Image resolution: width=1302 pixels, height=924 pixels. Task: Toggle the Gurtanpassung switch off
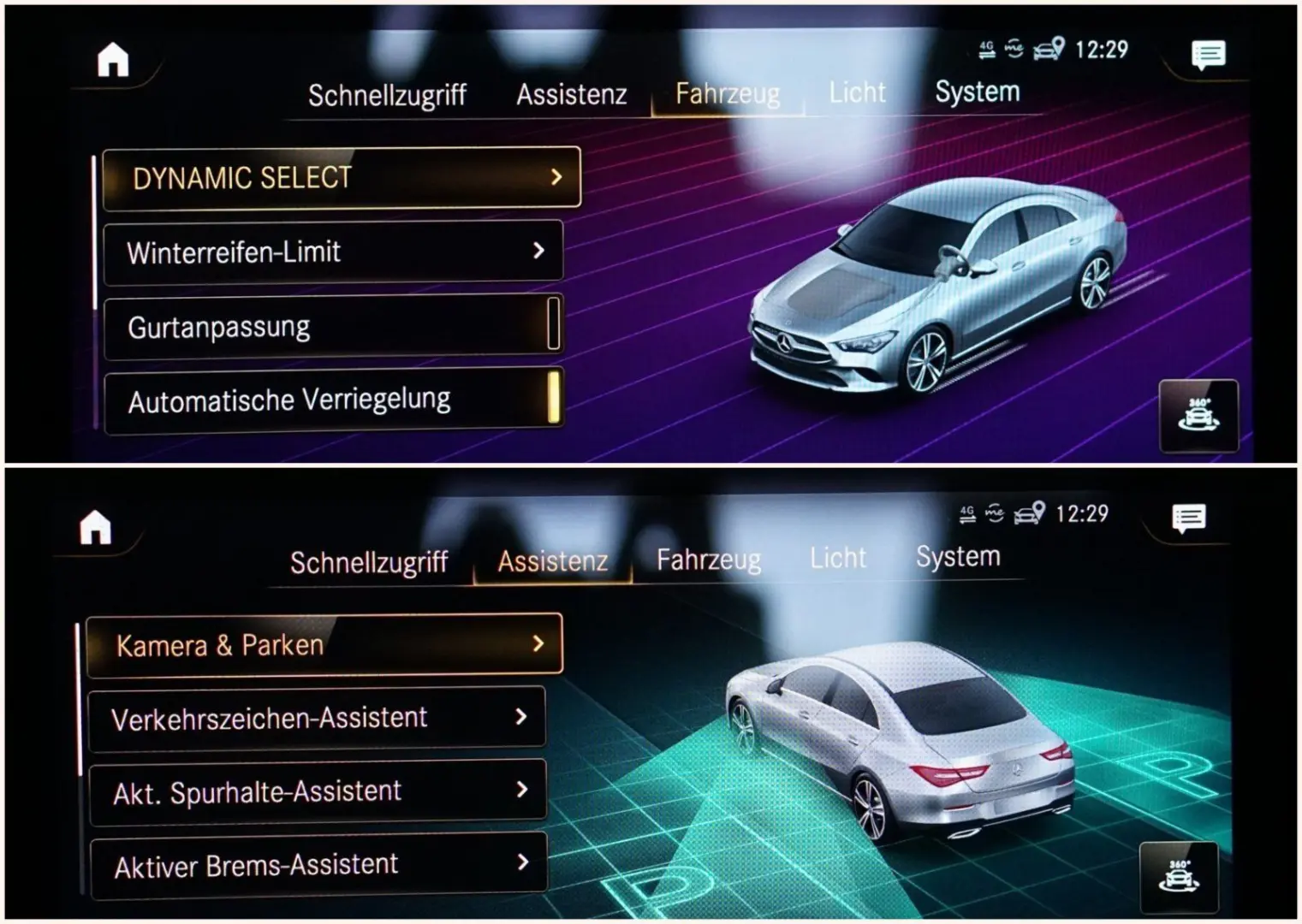pos(556,323)
